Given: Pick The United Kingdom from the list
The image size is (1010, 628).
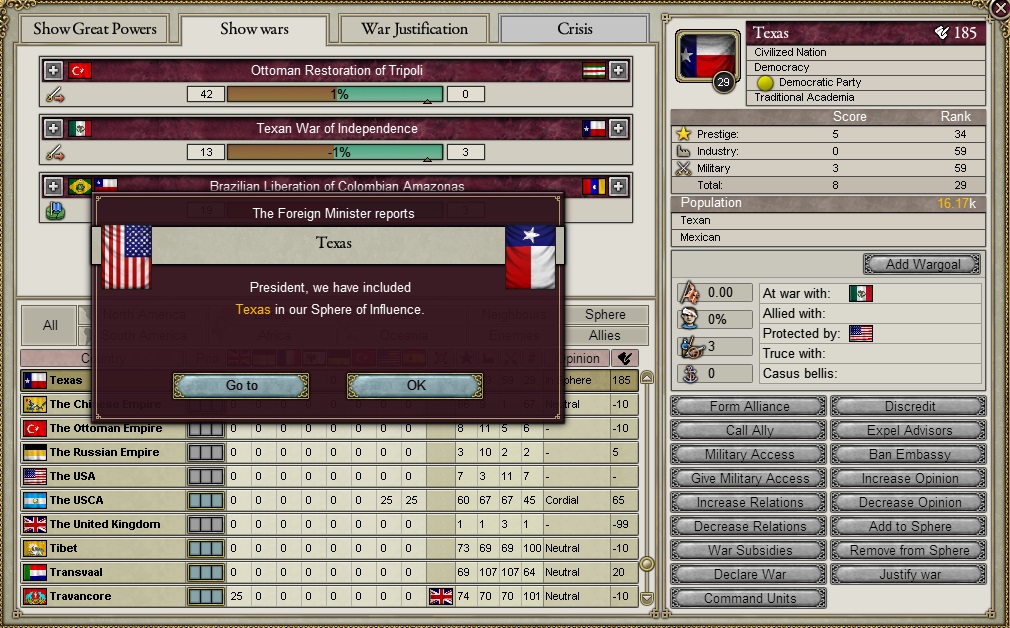Looking at the screenshot, I should point(105,524).
